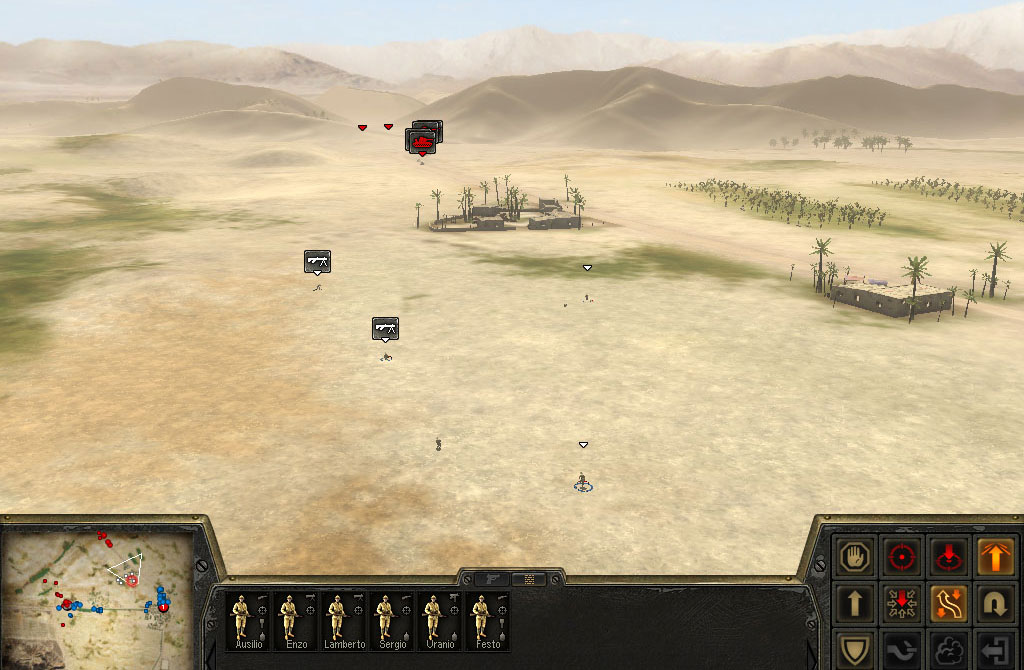This screenshot has width=1024, height=670.
Task: Activate the converging arrows regroup command
Action: point(902,602)
